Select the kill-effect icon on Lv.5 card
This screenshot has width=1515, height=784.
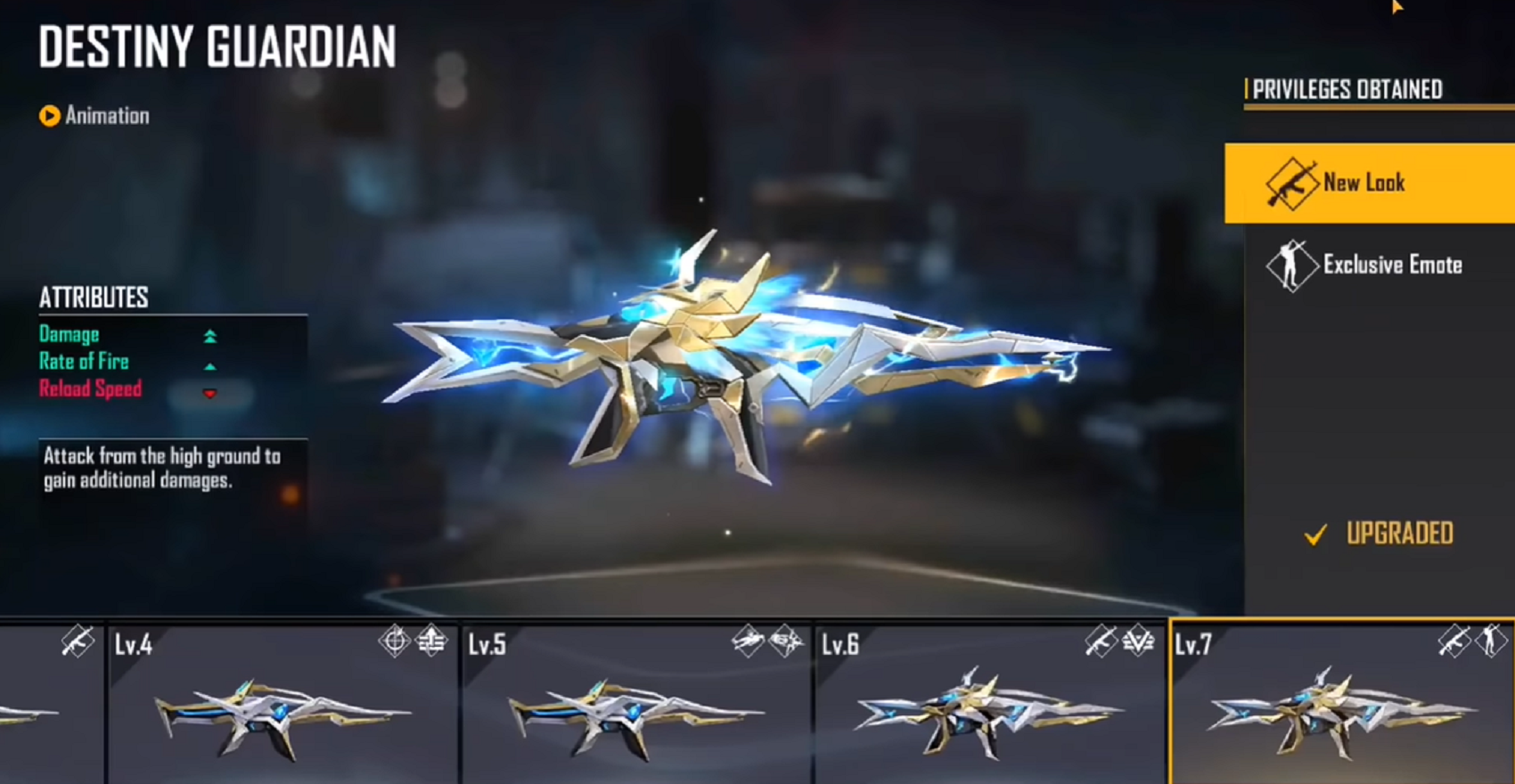click(x=784, y=640)
